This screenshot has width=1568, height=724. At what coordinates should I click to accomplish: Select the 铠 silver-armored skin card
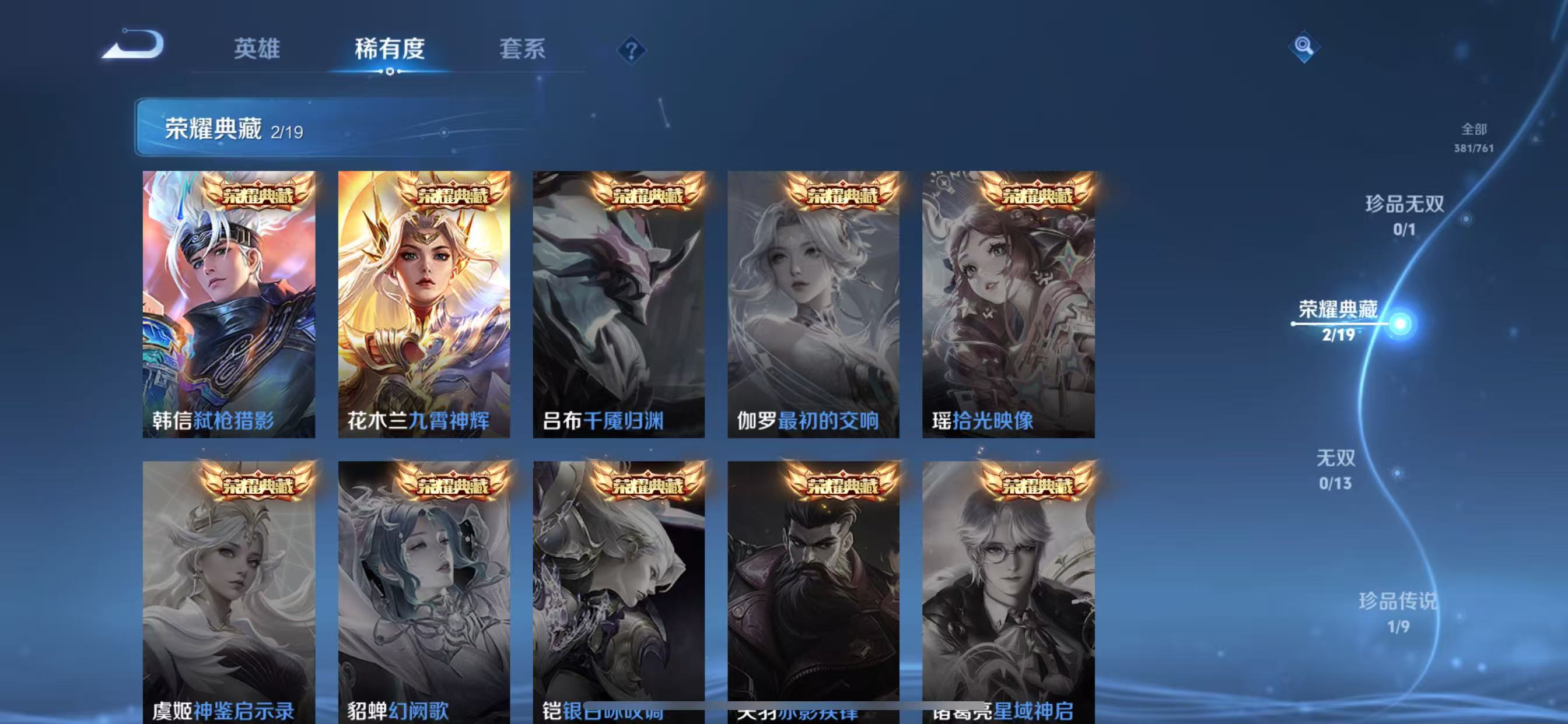coord(618,590)
